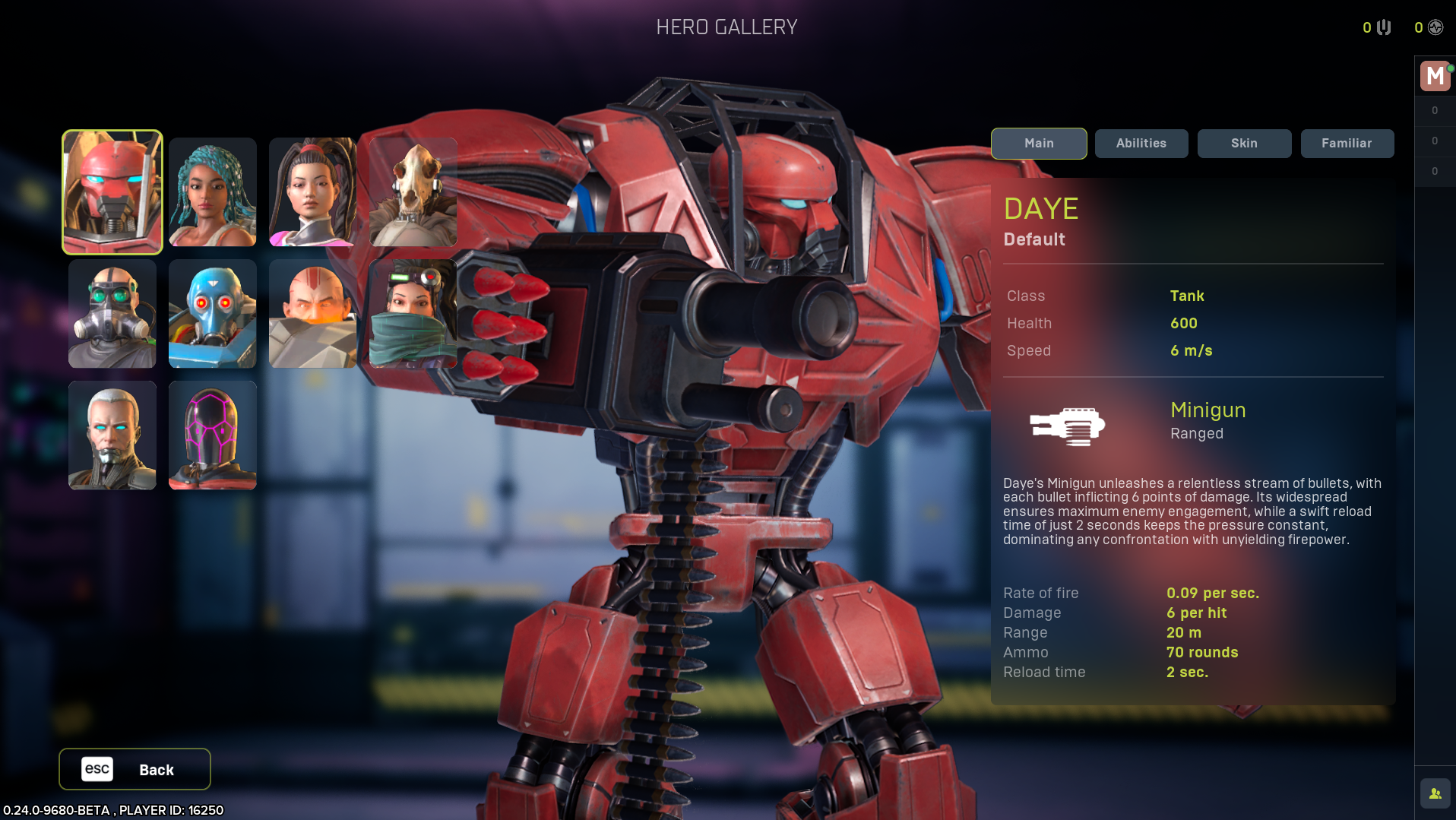Pick the bald orange-bearded hero portrait
The image size is (1456, 820).
click(x=312, y=313)
